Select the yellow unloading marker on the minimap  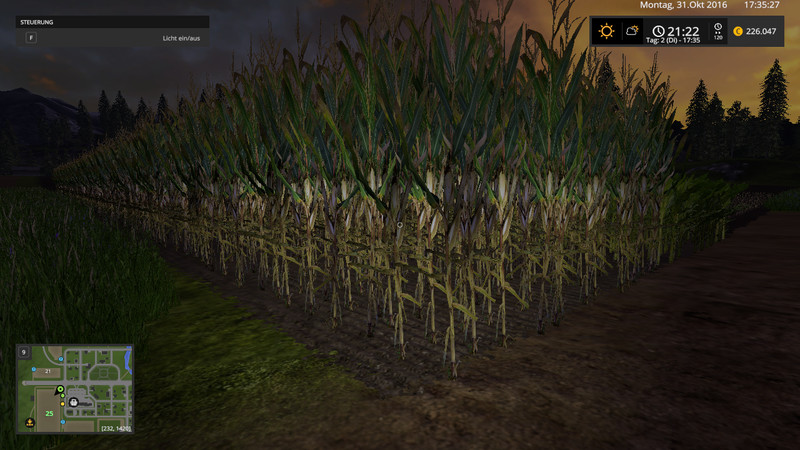[30, 422]
